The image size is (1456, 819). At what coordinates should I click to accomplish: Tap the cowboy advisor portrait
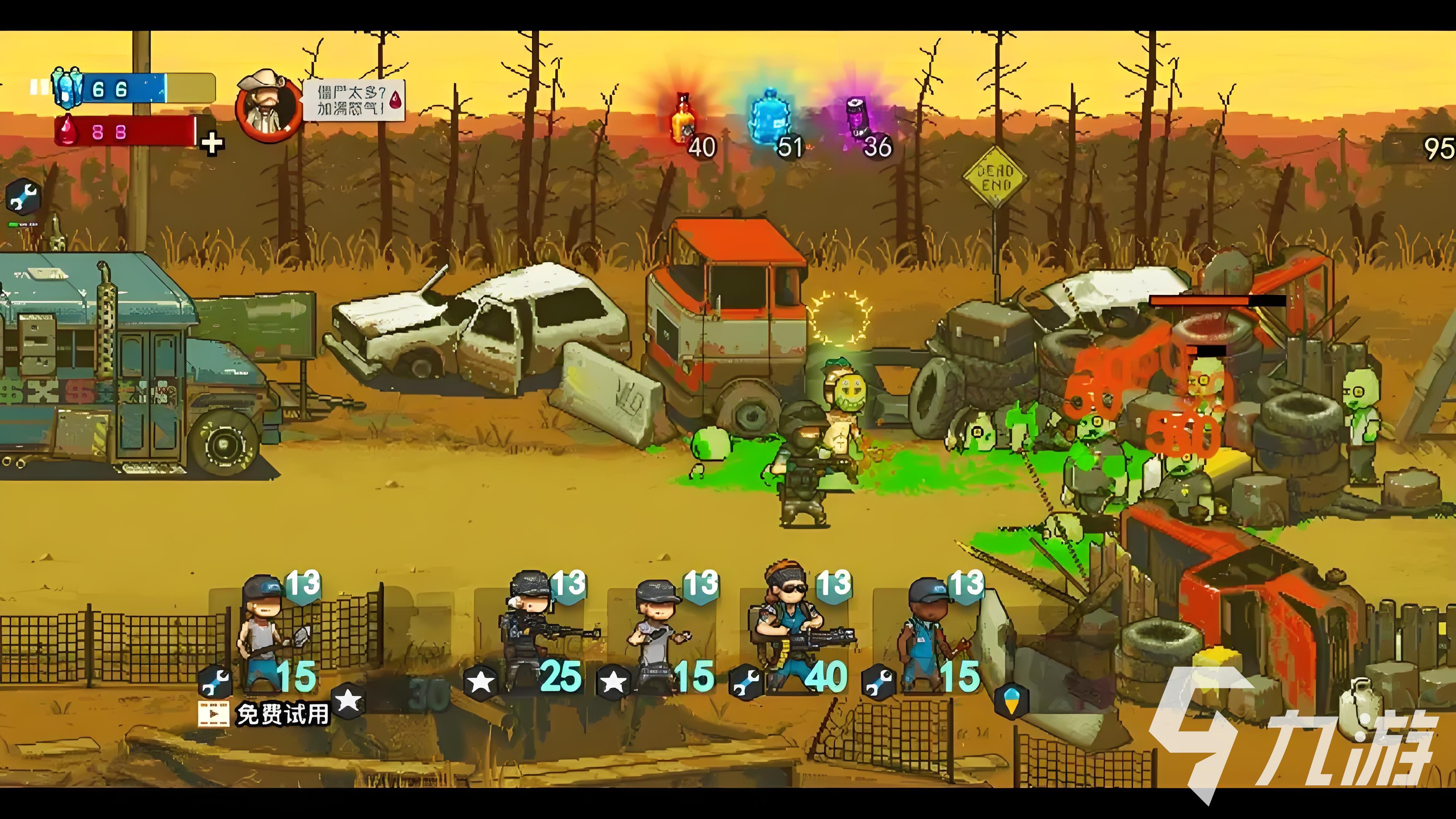[269, 106]
